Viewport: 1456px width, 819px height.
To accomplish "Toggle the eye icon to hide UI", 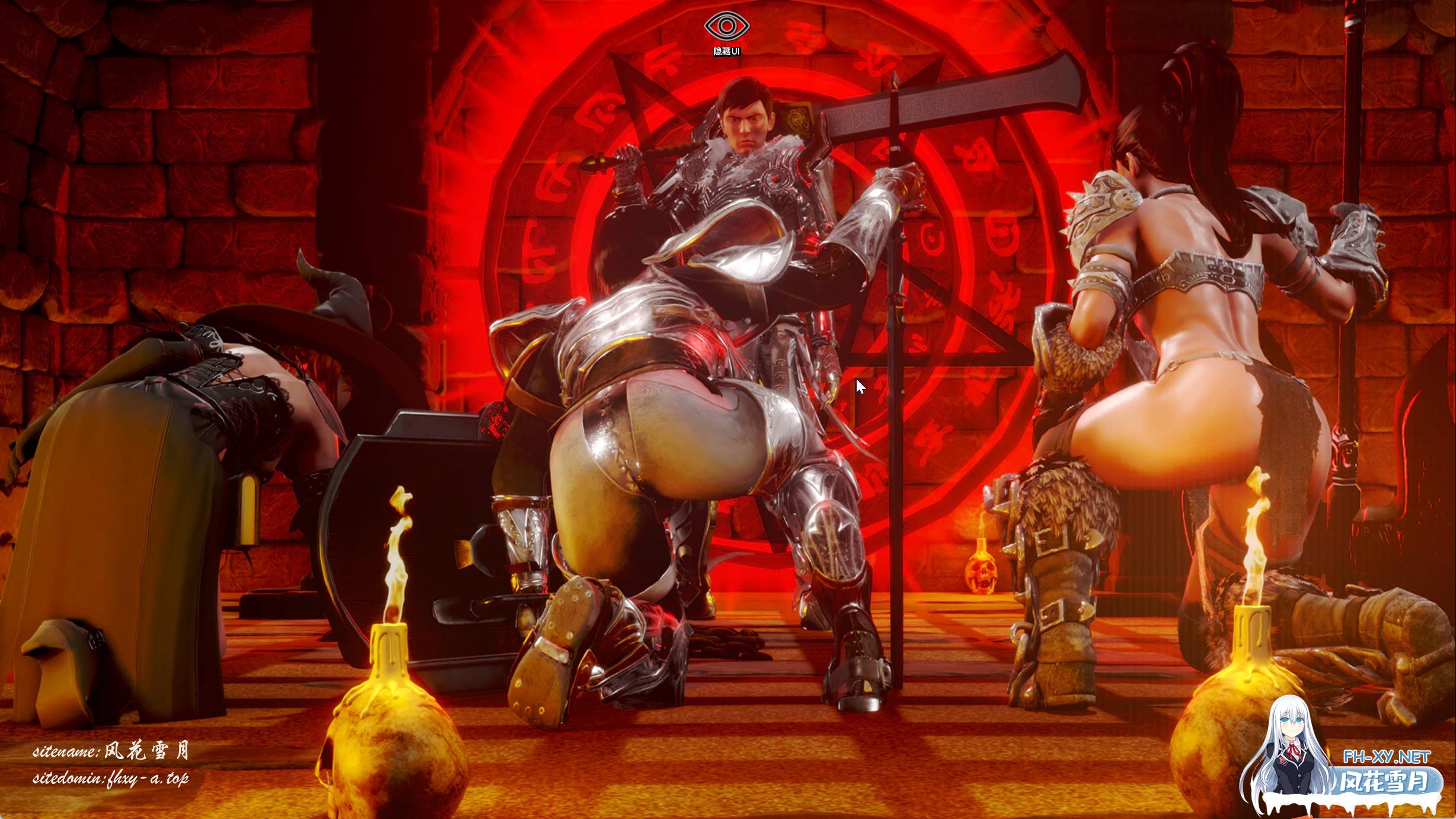I will pyautogui.click(x=727, y=27).
